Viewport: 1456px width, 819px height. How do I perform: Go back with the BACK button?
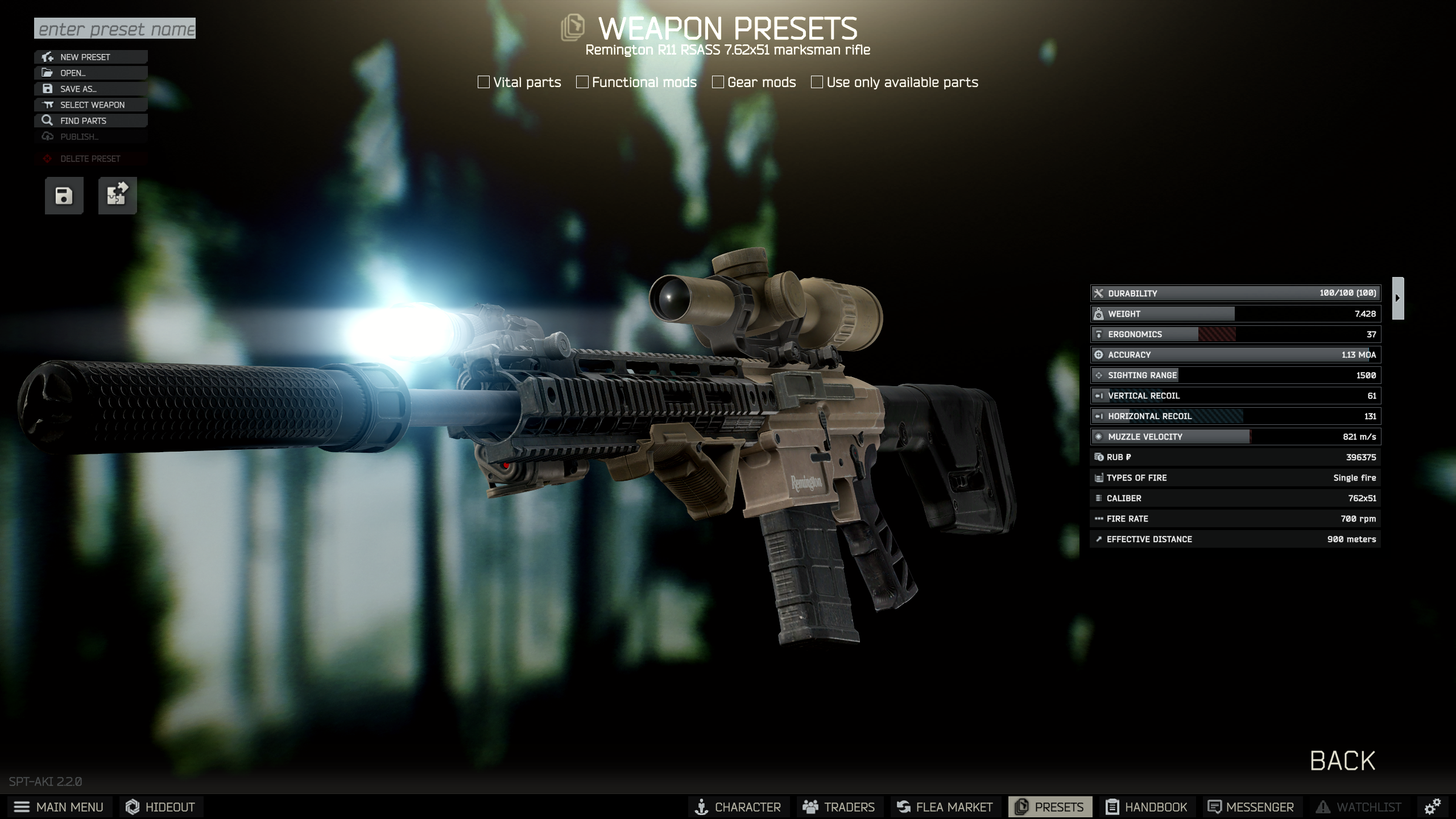click(x=1342, y=761)
